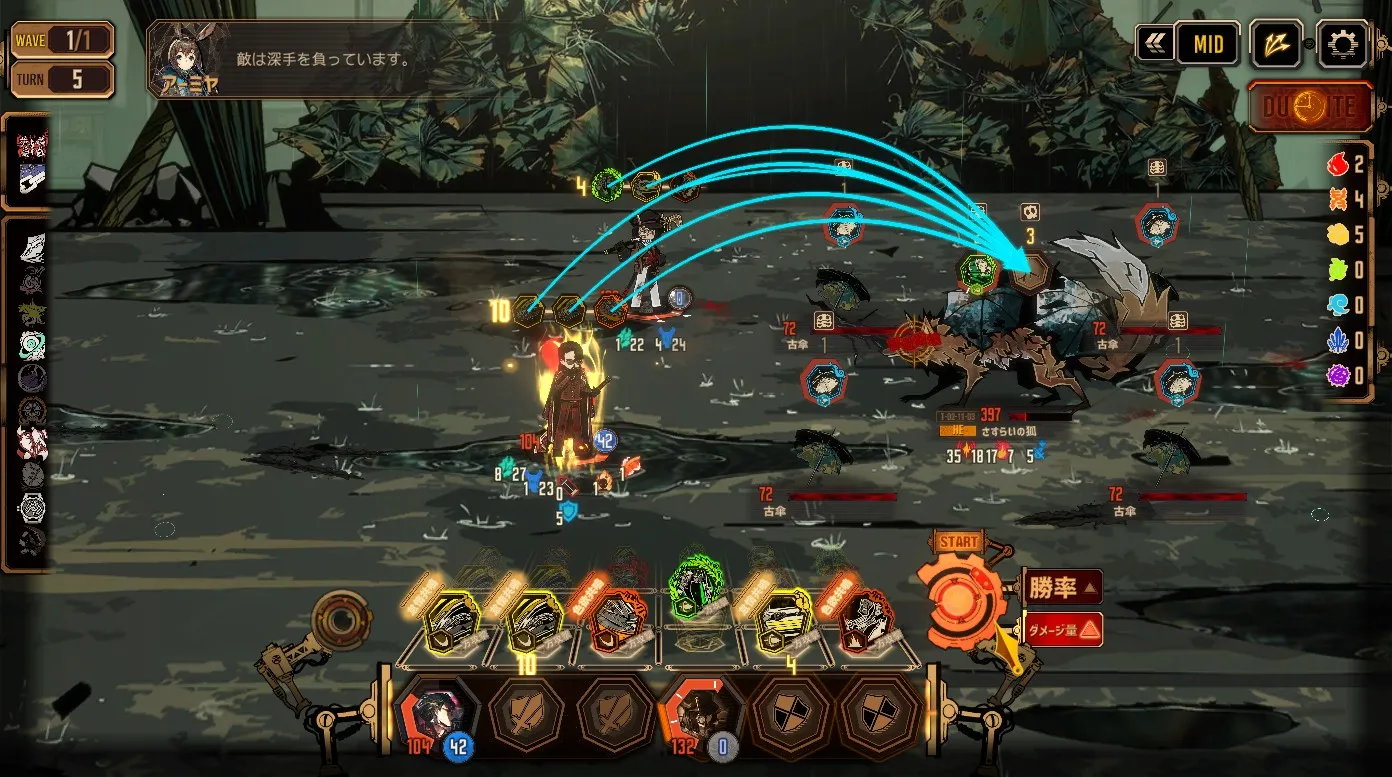The image size is (1392, 777).
Task: Click the blue-white gift icon in the upper left panel
Action: pos(32,180)
